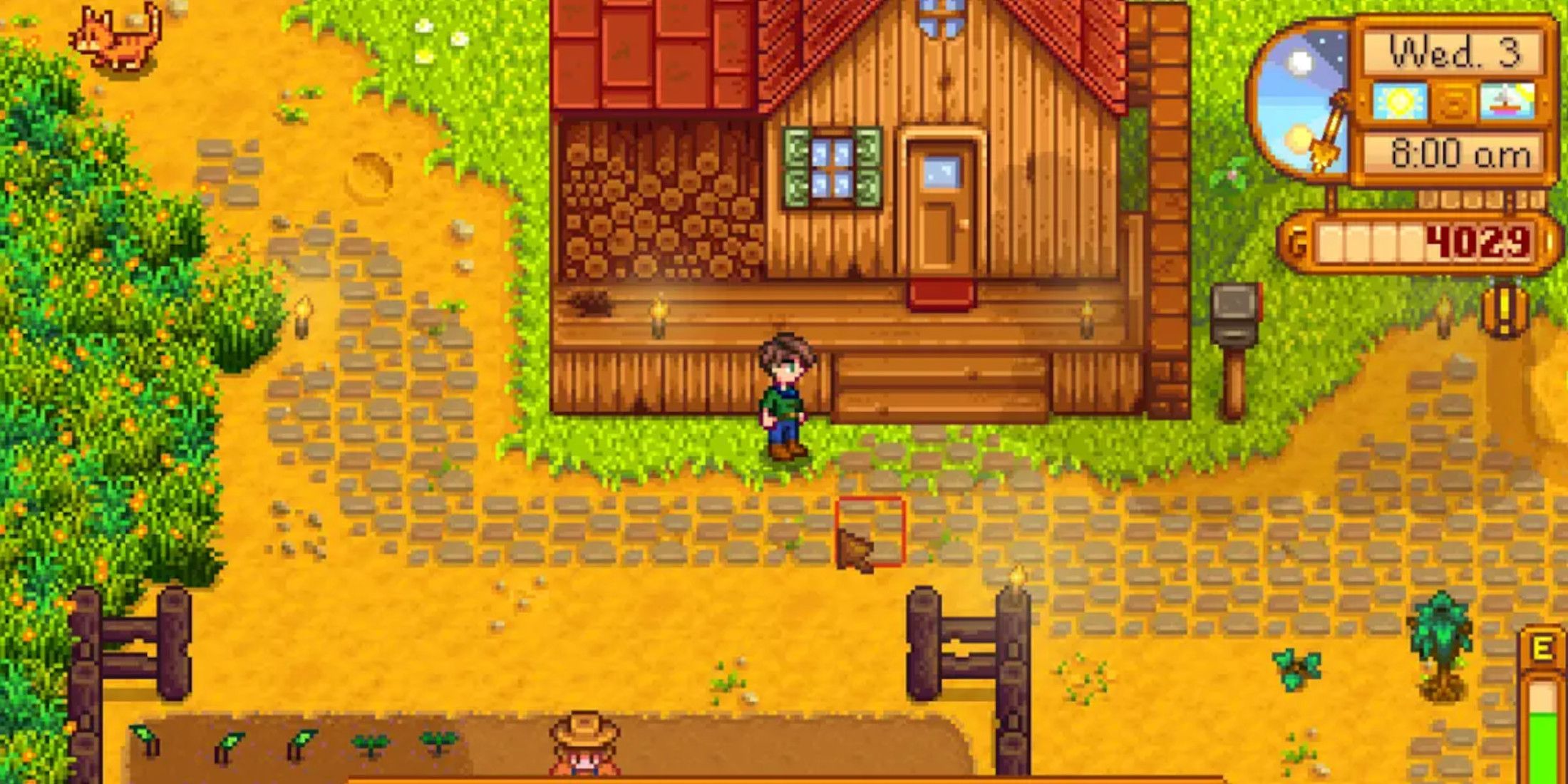Click the sun weather icon in the HUD
Viewport: 1568px width, 784px height.
pos(1399,102)
